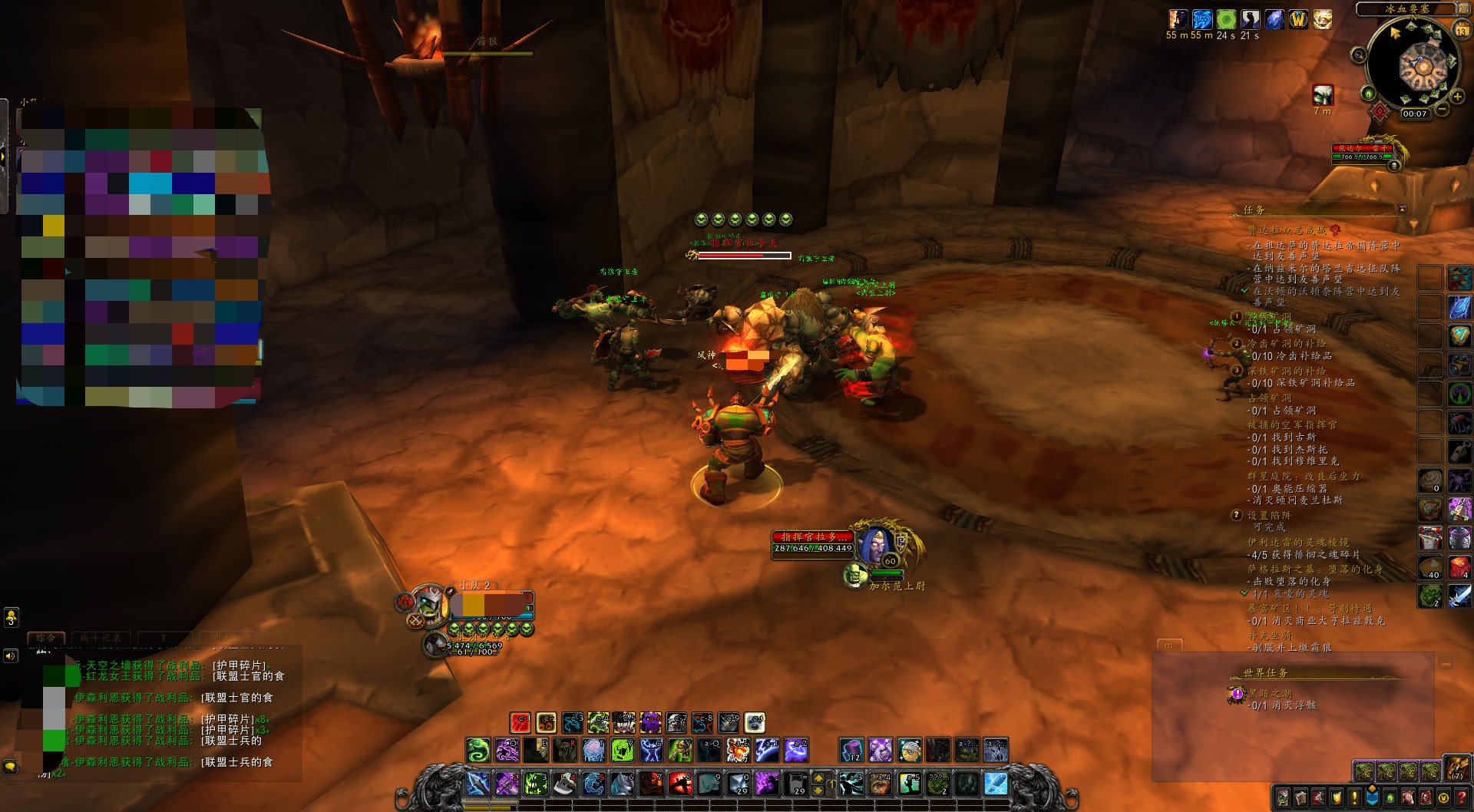The image size is (1474, 812).
Task: Open the calendar button showing 13
Action: [x=1461, y=30]
